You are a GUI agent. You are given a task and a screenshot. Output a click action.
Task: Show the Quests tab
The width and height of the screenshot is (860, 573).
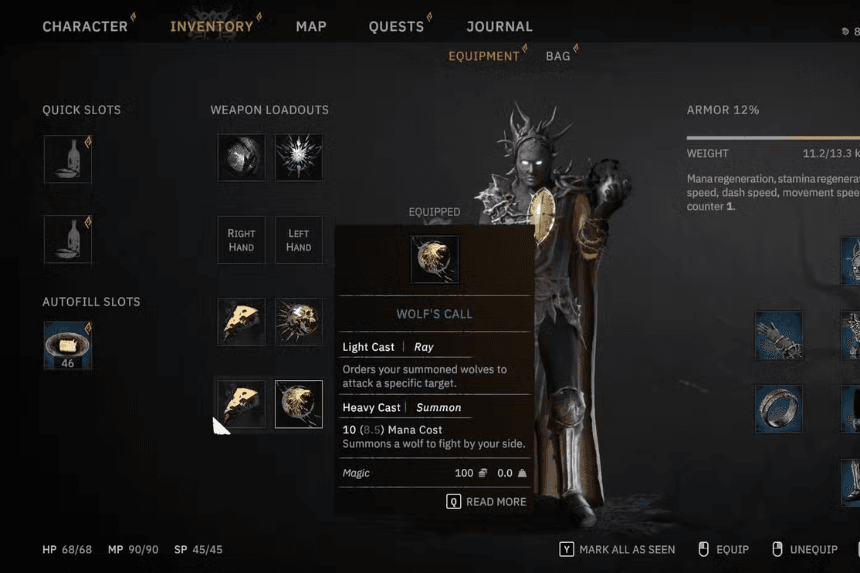click(396, 26)
